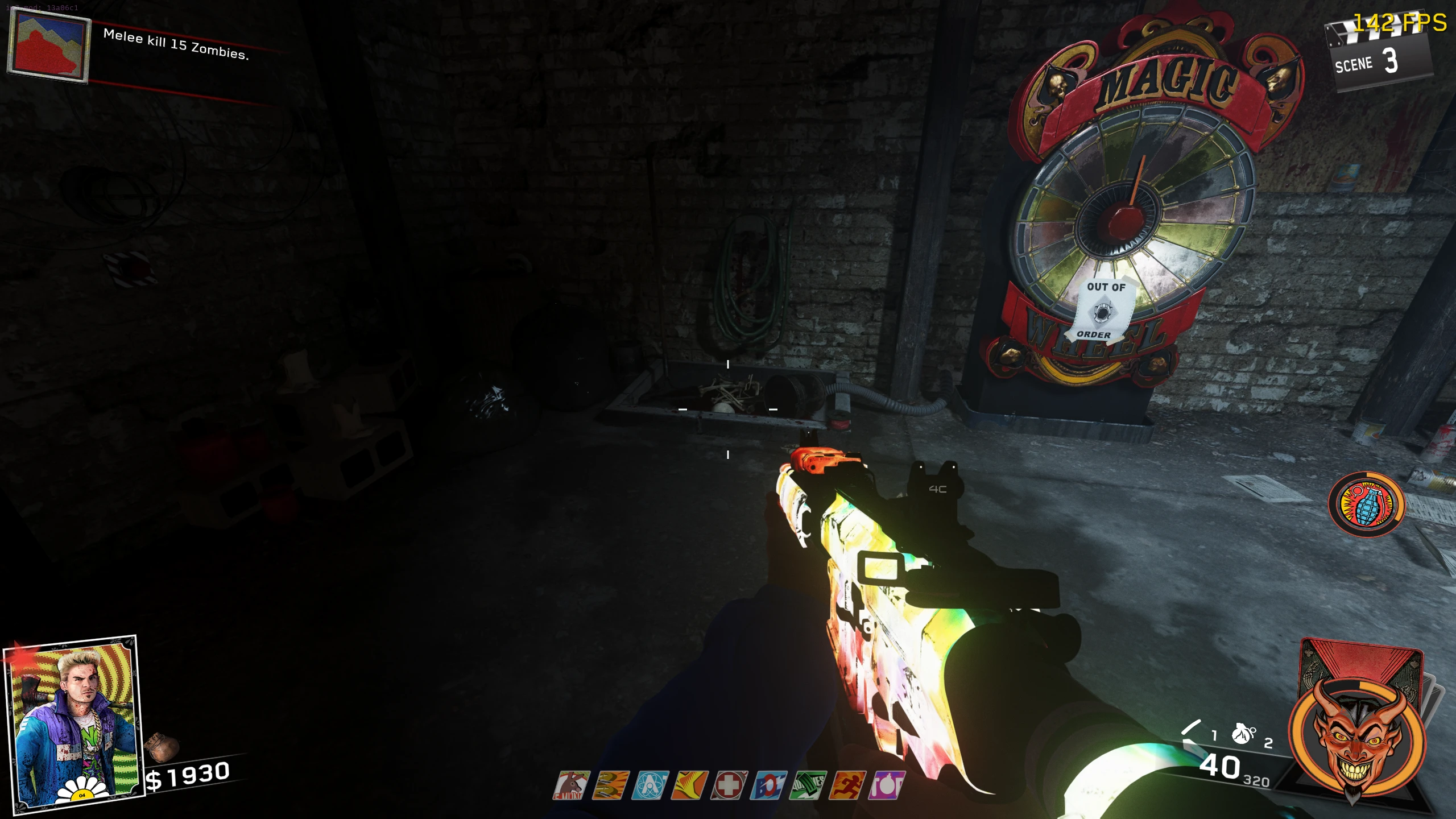Choose the orange running man perk

click(847, 785)
